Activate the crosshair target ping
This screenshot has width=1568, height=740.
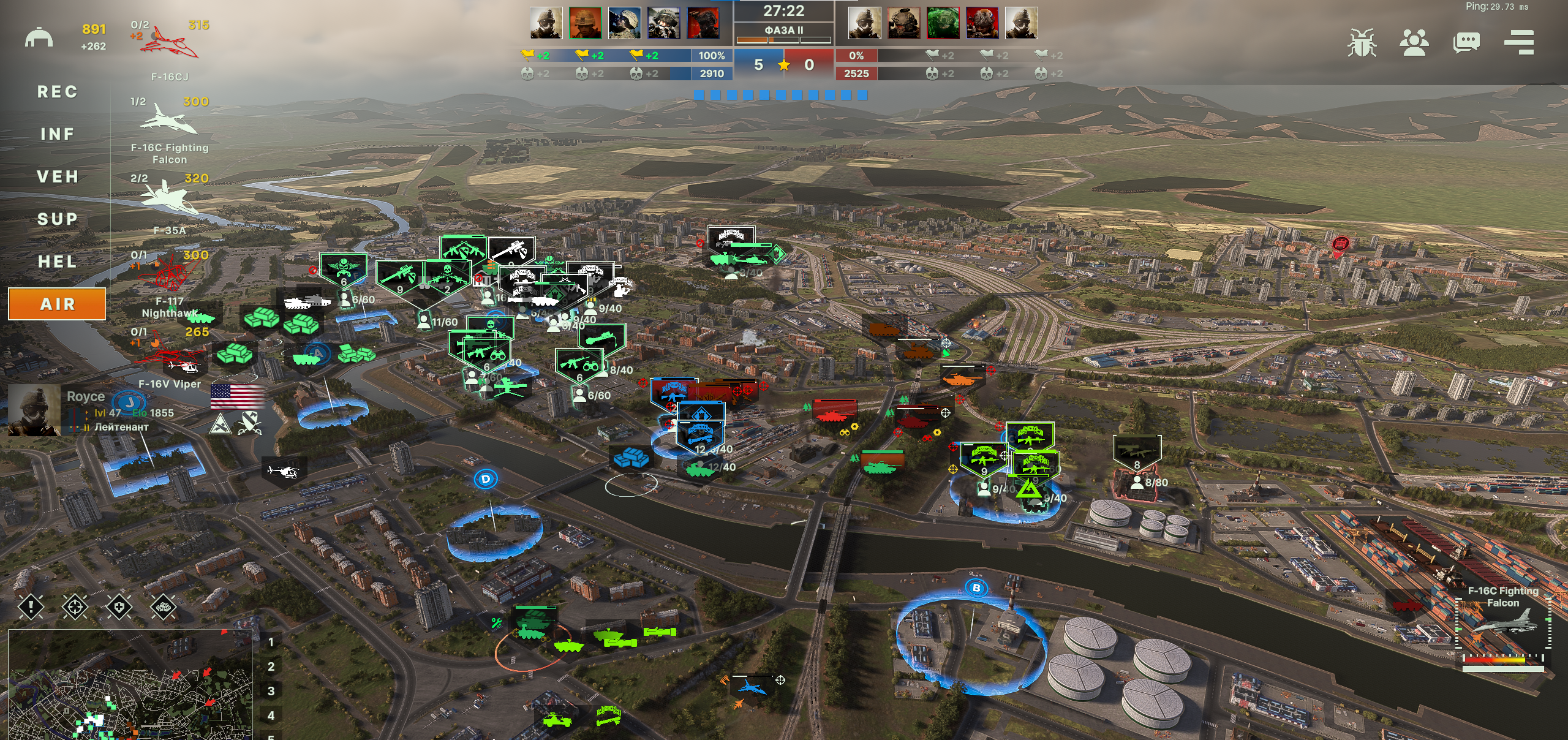75,607
